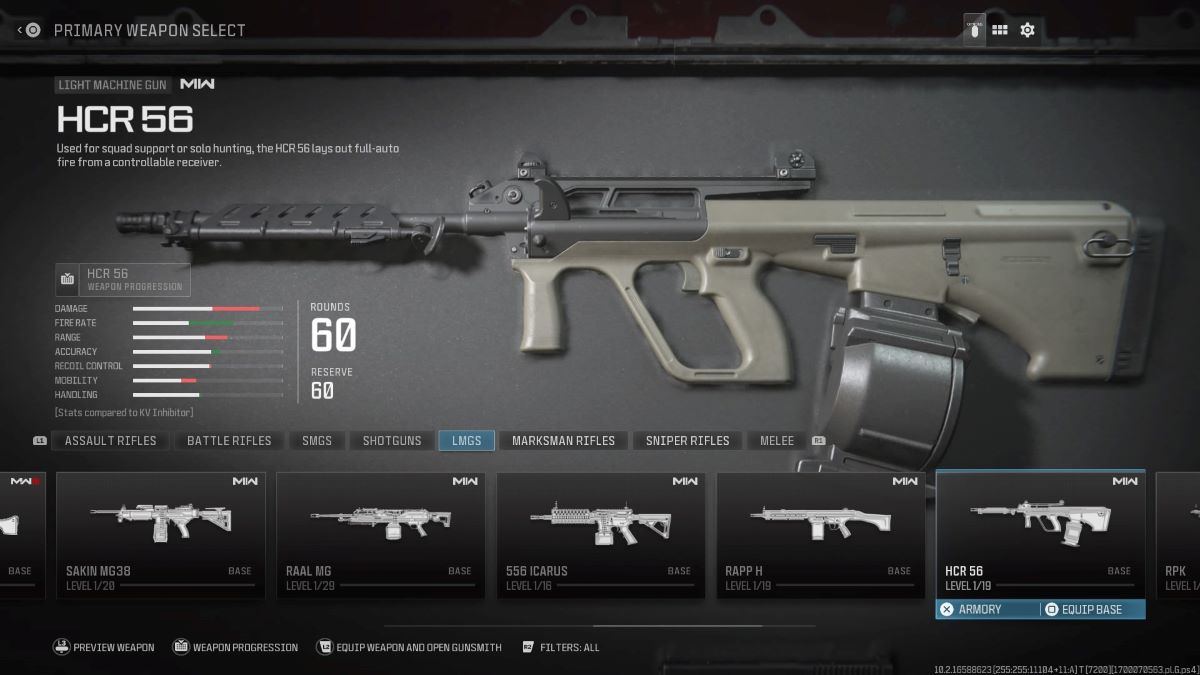The width and height of the screenshot is (1200, 675).
Task: Switch to the Melee tab
Action: 777,440
